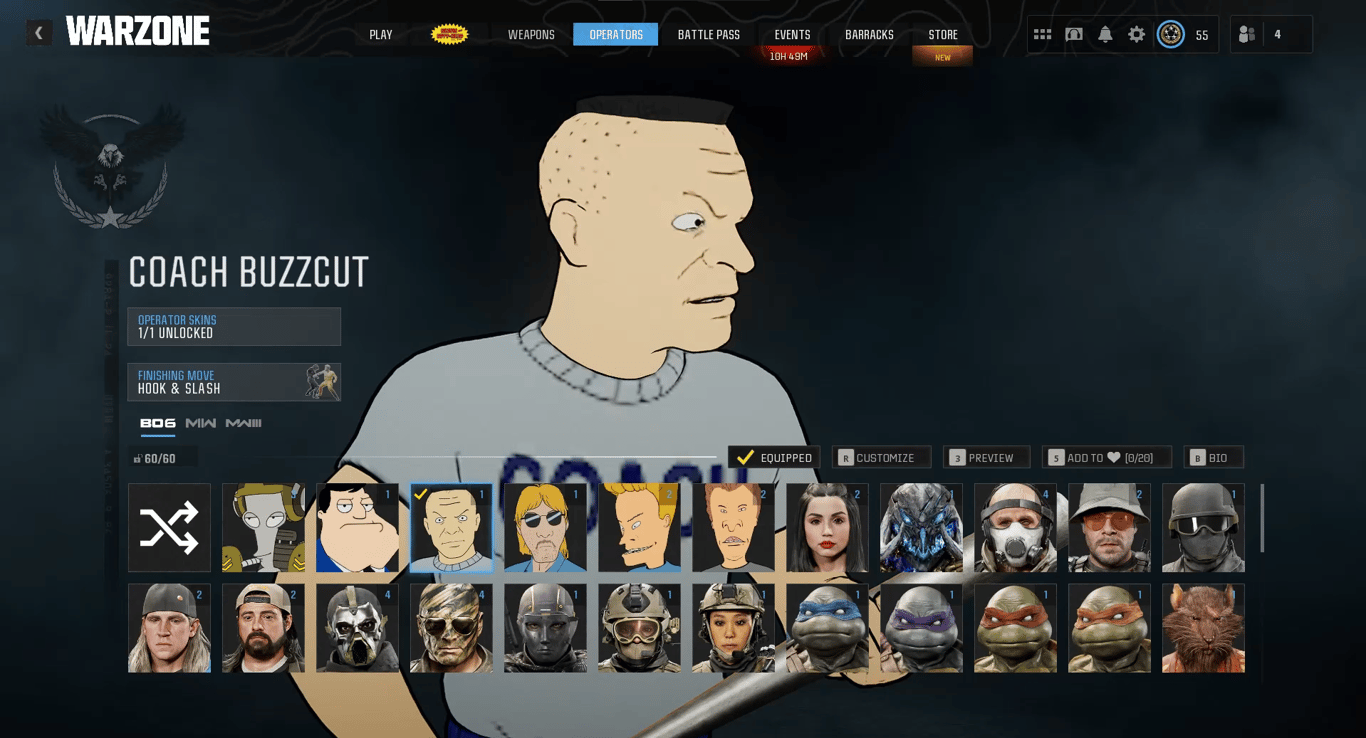Open the social friends icon
1366x738 pixels.
coord(1247,33)
